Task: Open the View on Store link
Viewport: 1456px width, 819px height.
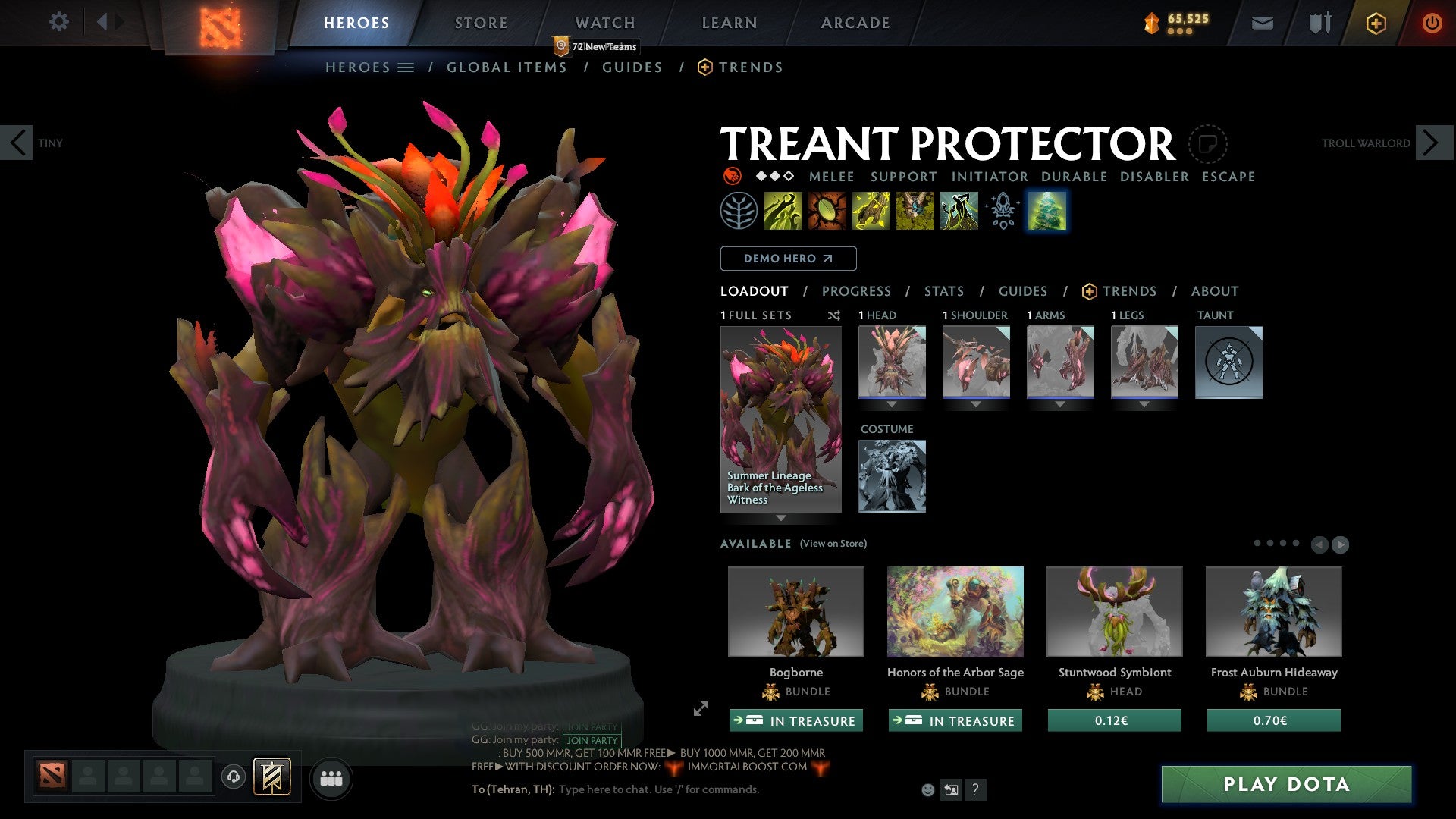Action: (x=833, y=544)
